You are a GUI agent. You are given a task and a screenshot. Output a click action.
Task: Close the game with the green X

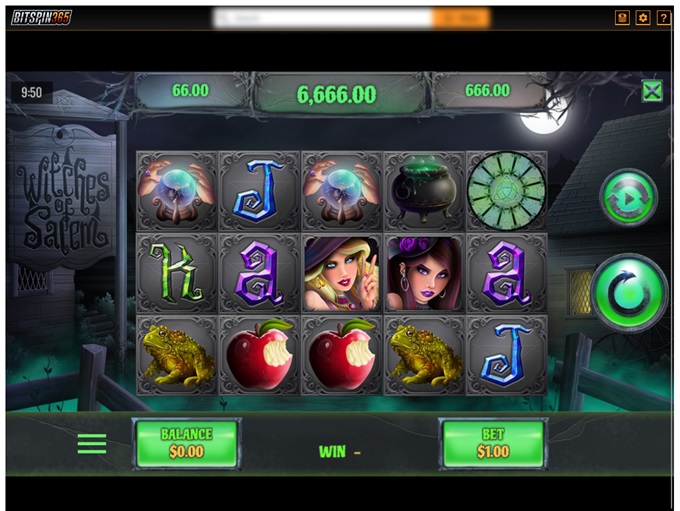(652, 92)
